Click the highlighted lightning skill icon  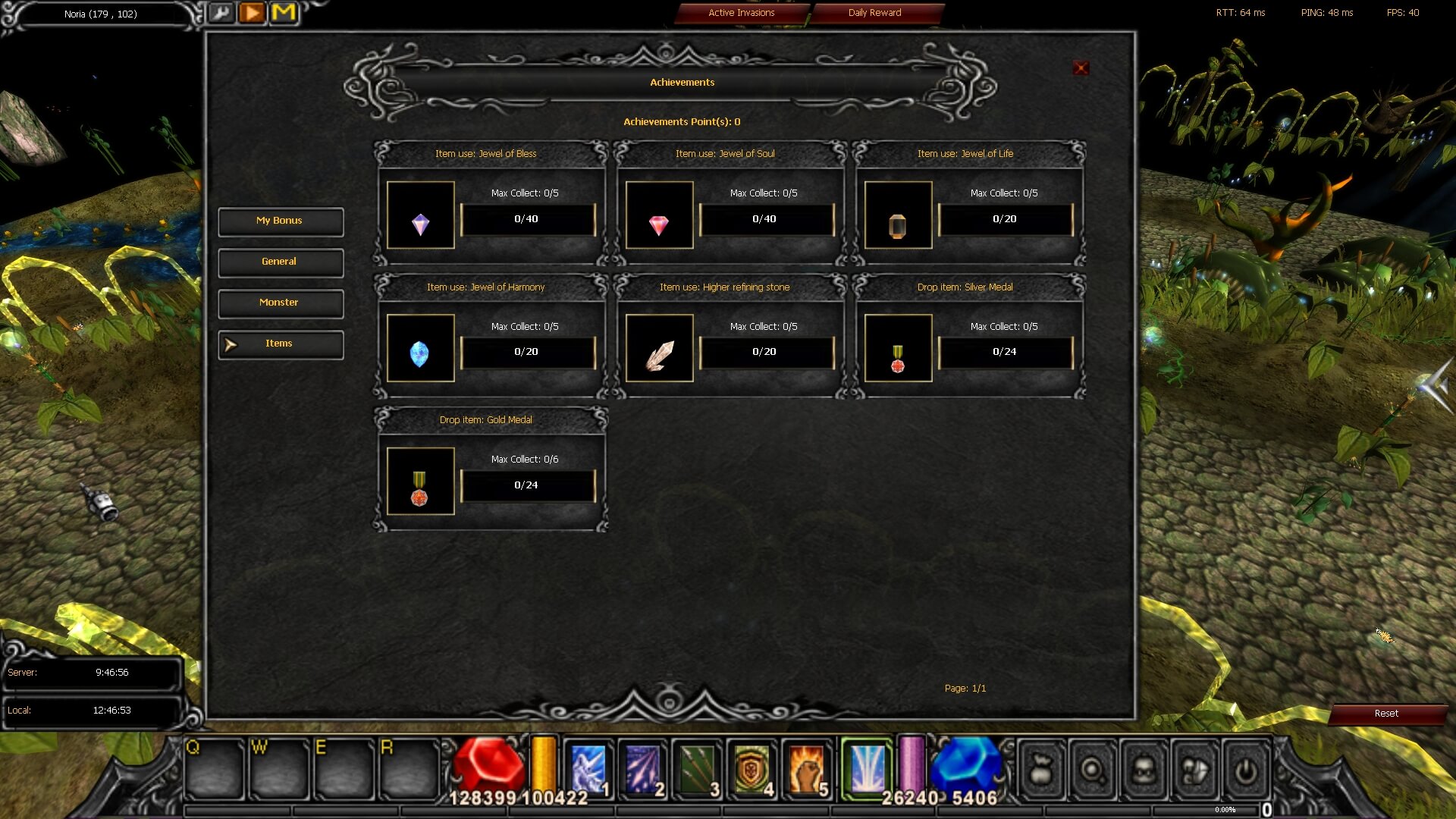pos(867,767)
